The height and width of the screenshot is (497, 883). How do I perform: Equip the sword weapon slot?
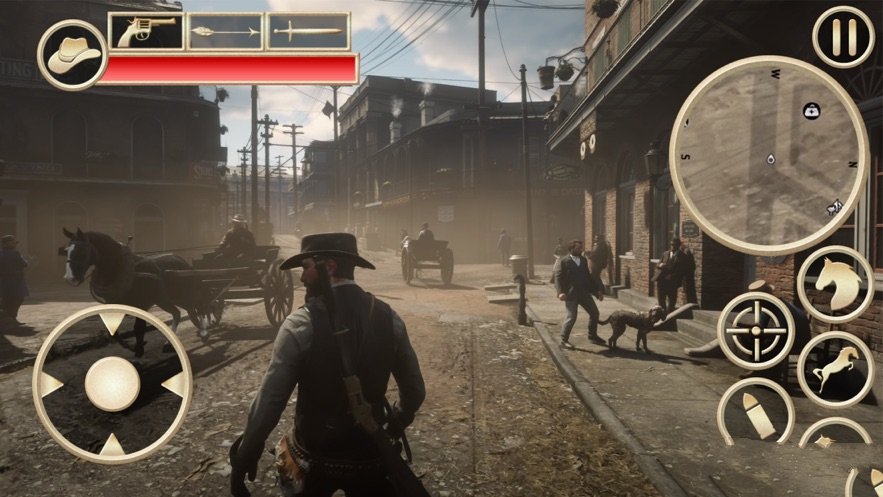[x=307, y=32]
